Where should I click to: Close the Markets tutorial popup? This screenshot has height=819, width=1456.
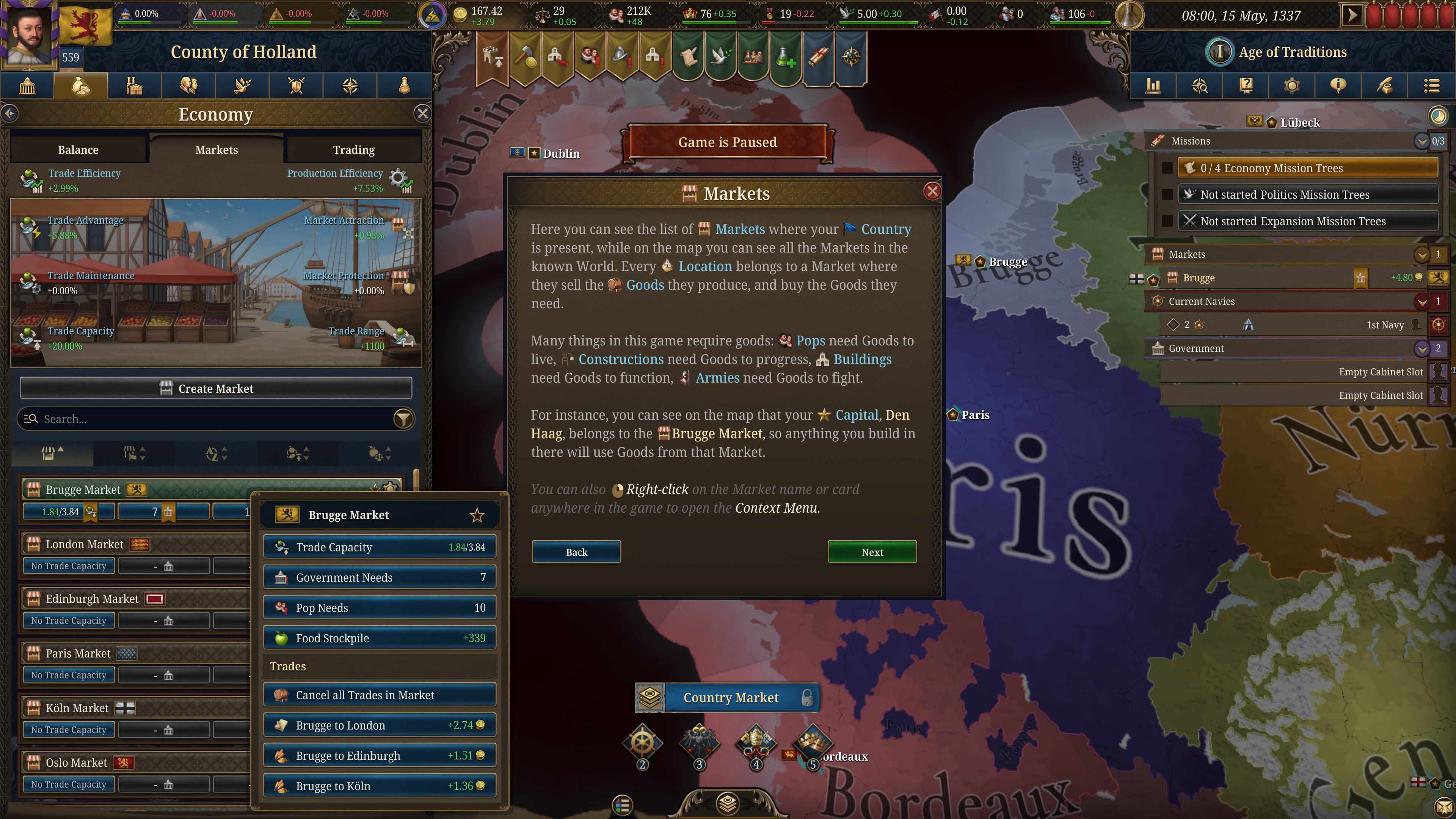click(x=932, y=191)
